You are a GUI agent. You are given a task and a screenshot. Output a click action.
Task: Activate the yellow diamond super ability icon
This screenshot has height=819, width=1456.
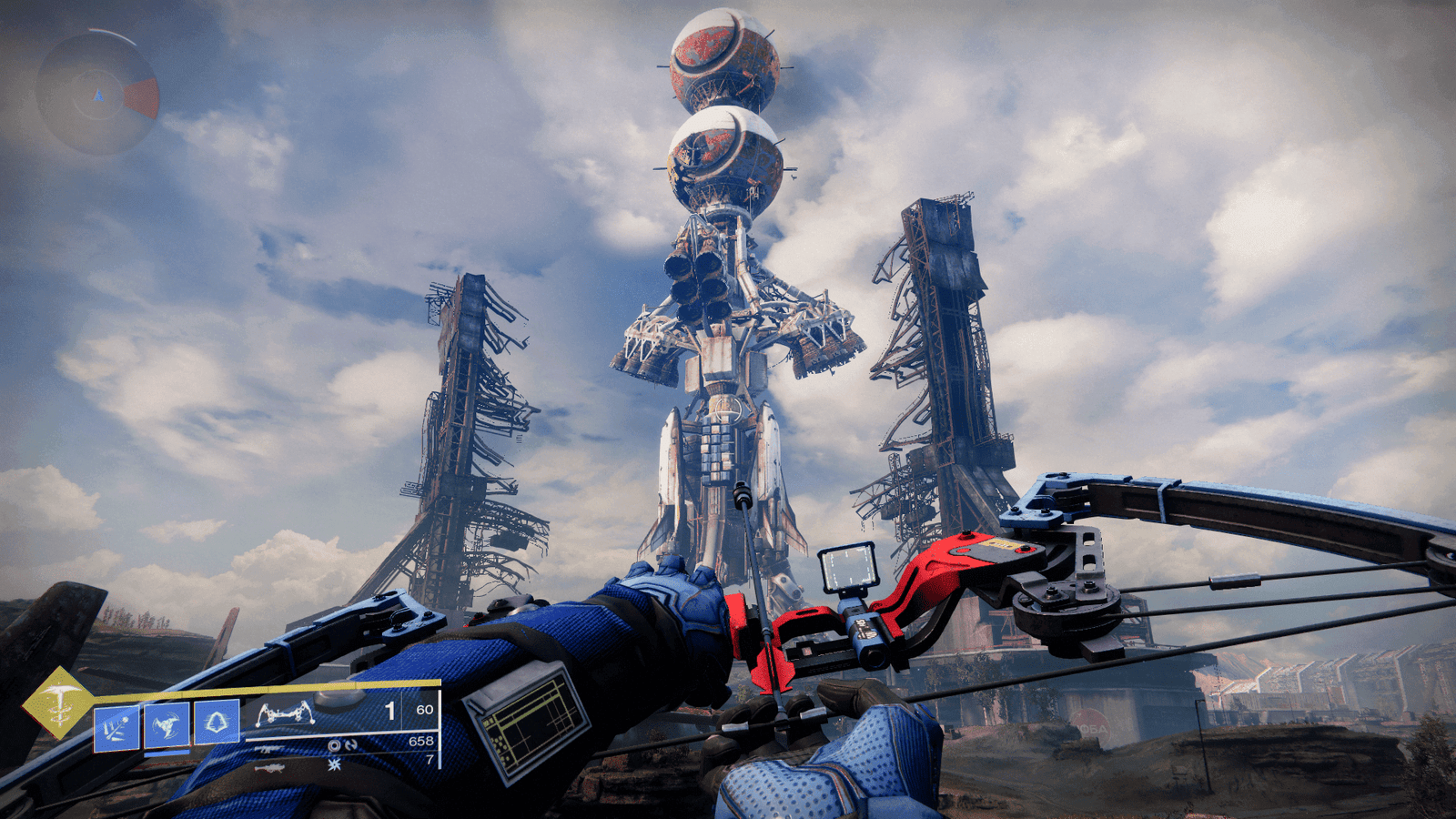pos(58,702)
